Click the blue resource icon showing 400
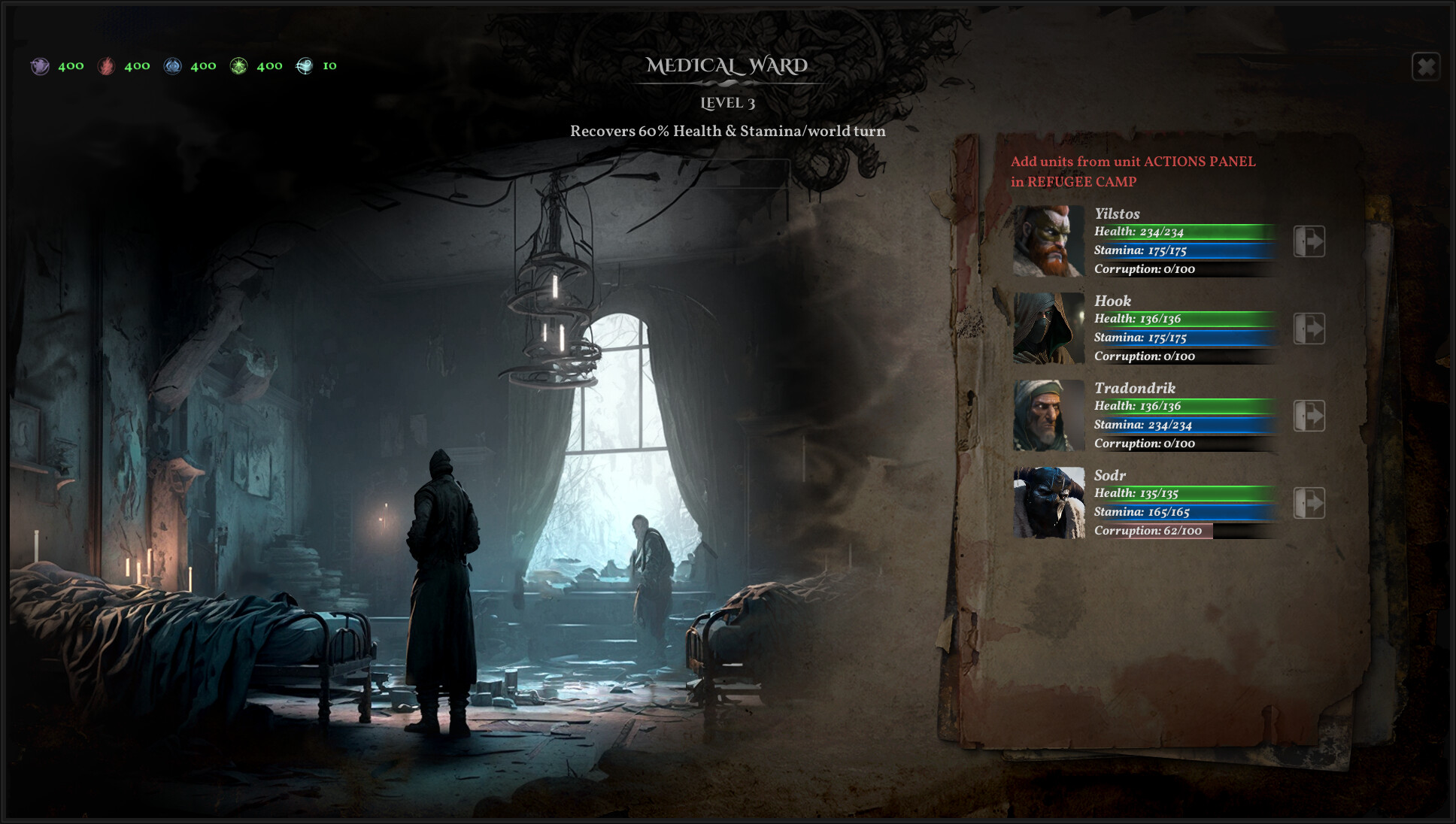1456x824 pixels. click(174, 66)
